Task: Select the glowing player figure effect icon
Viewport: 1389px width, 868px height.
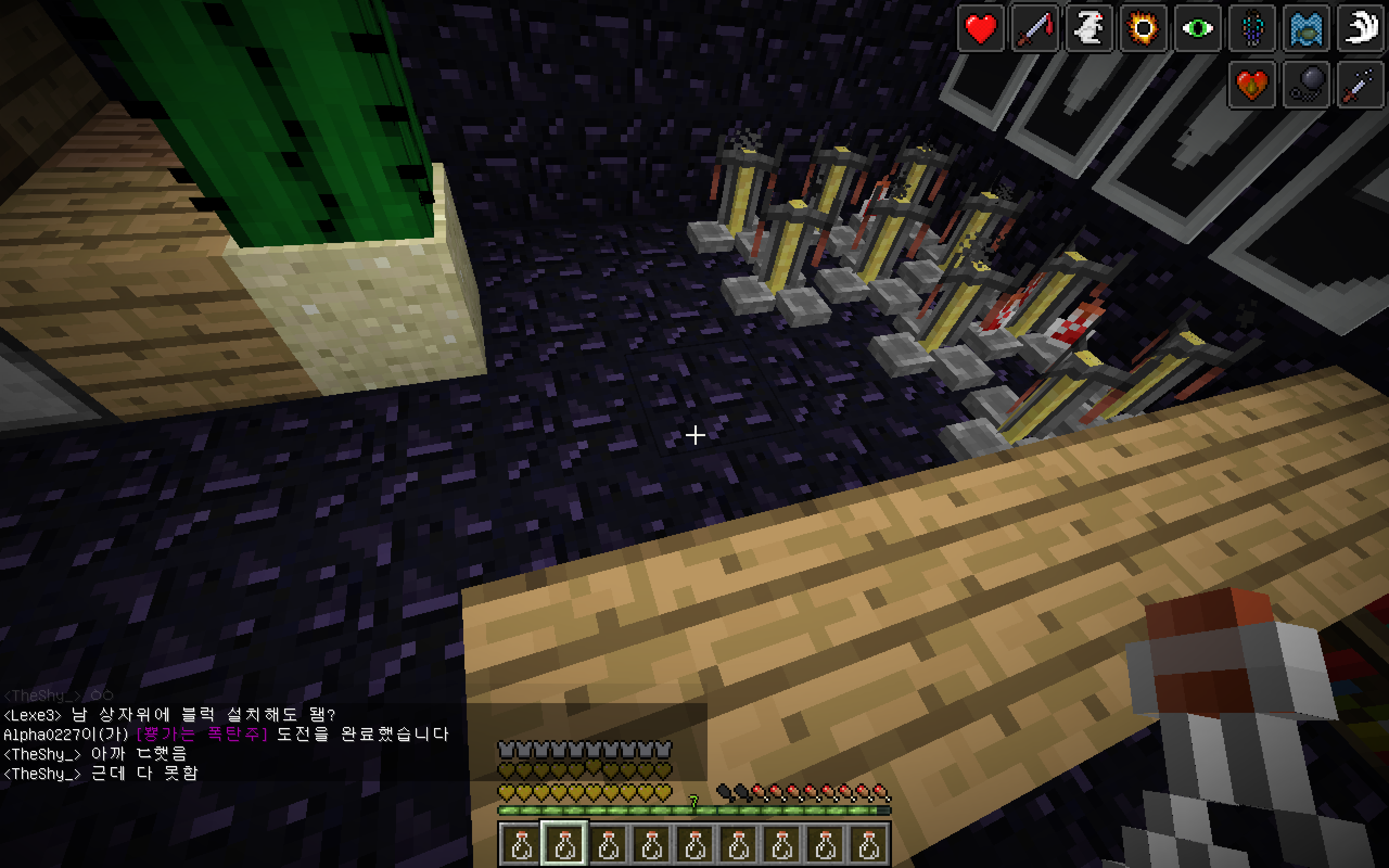Action: coord(1252,29)
